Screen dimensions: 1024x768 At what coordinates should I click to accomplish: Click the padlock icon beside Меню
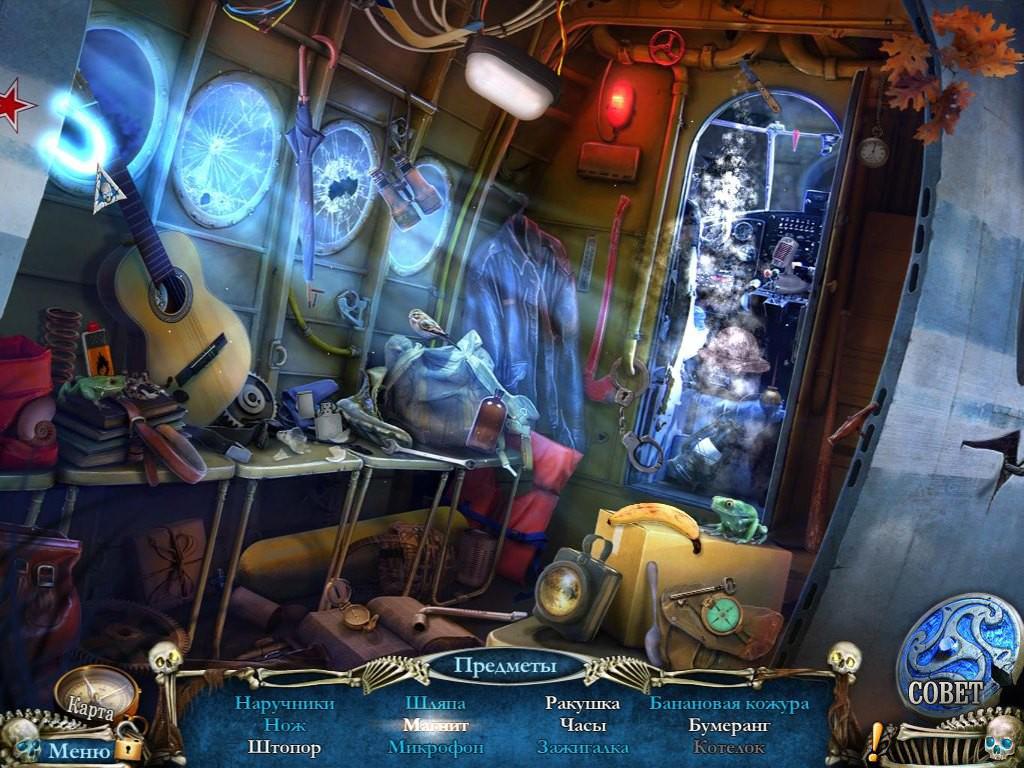pyautogui.click(x=127, y=748)
